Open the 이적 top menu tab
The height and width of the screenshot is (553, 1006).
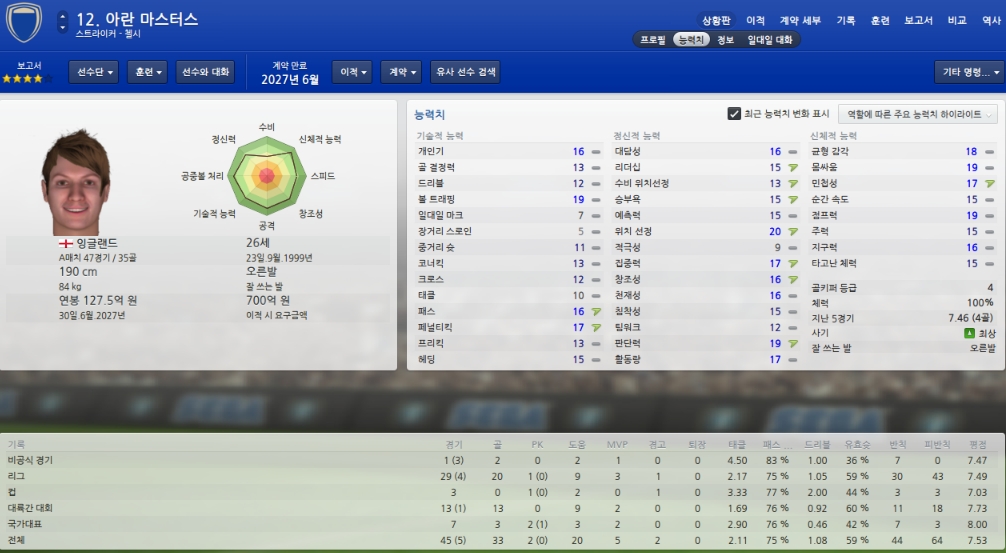tap(755, 20)
